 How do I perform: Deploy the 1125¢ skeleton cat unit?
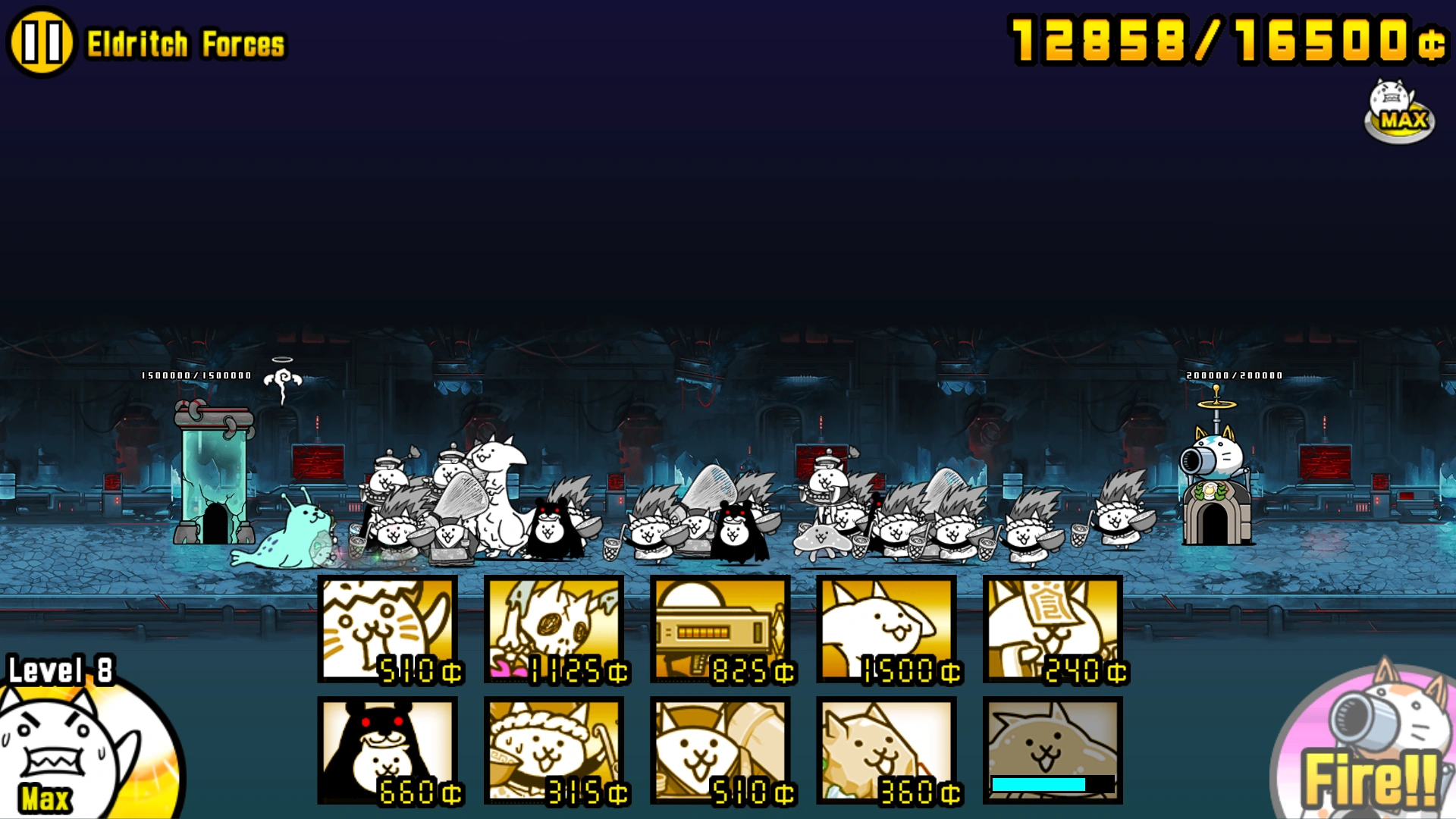(554, 629)
